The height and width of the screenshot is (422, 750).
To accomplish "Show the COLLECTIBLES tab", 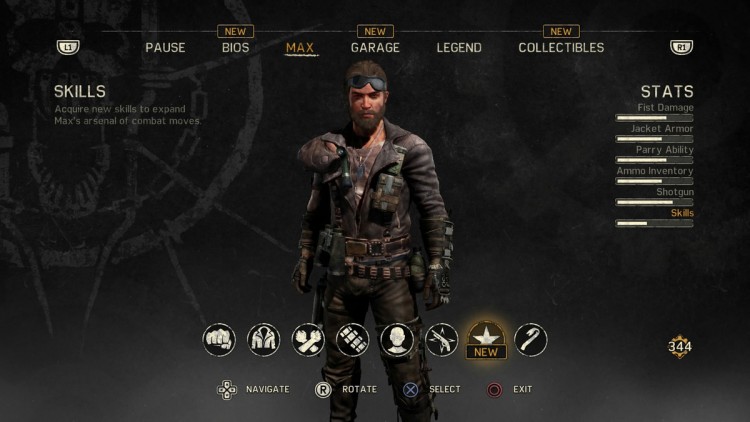I will click(x=561, y=47).
